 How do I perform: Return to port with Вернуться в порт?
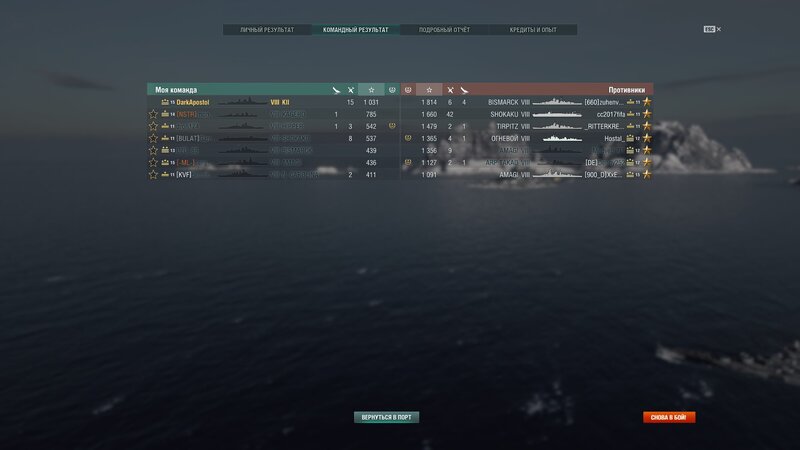click(x=386, y=417)
